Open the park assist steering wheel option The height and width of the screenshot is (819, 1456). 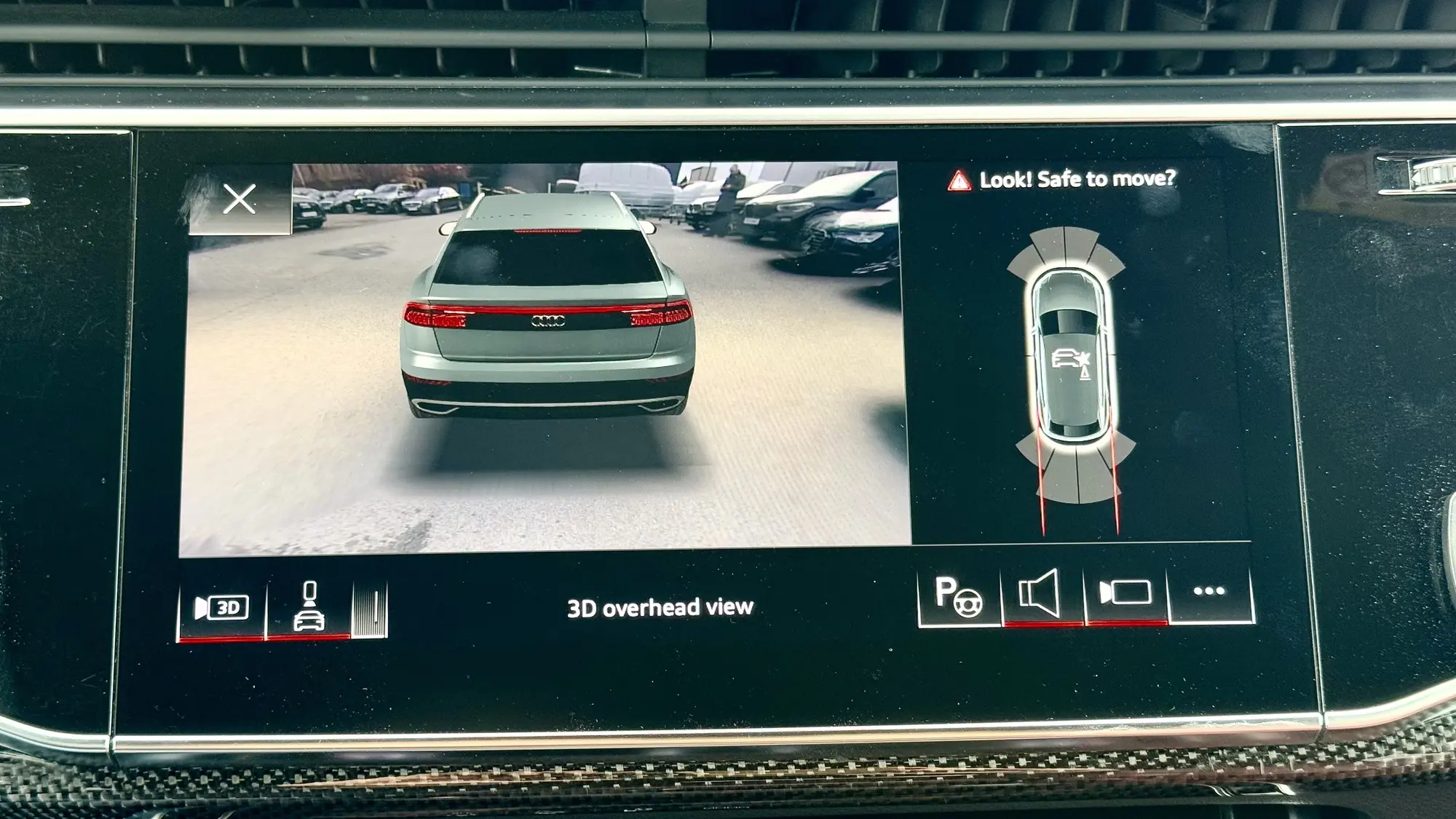click(959, 596)
